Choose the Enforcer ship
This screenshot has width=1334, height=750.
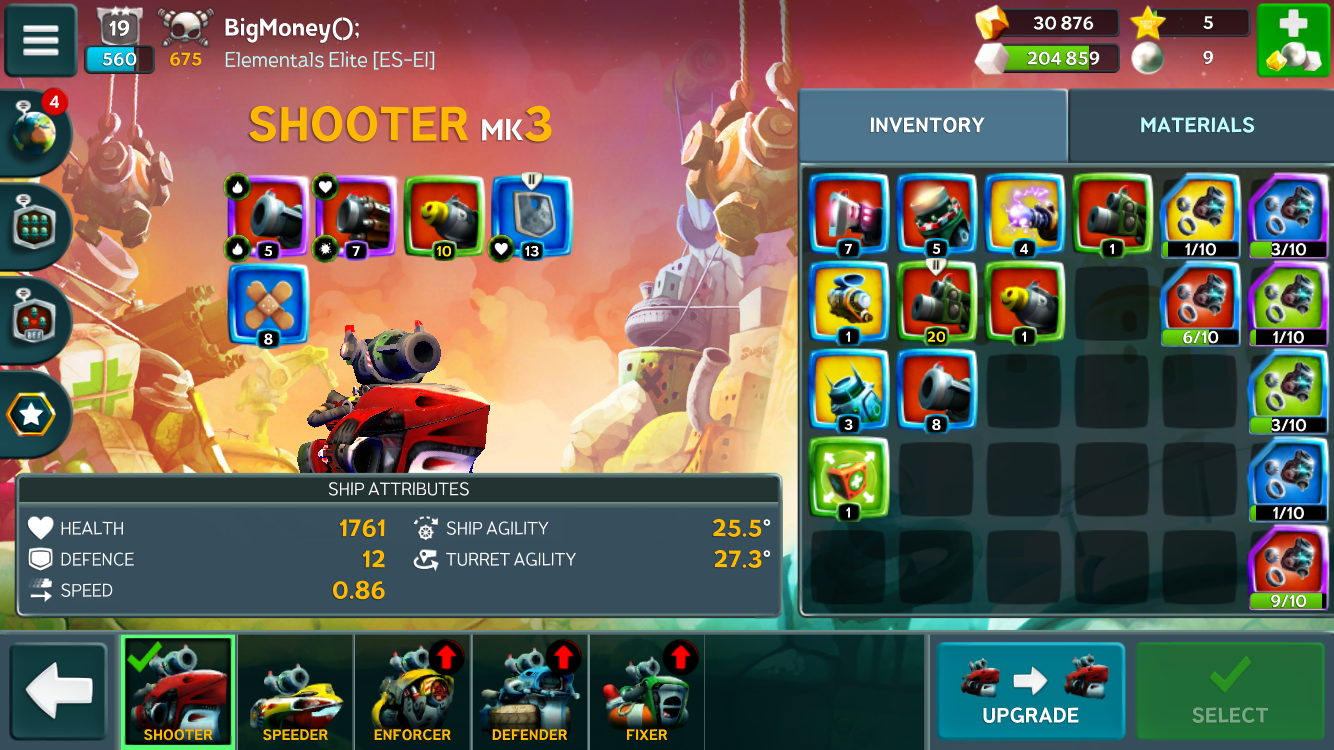(x=412, y=691)
